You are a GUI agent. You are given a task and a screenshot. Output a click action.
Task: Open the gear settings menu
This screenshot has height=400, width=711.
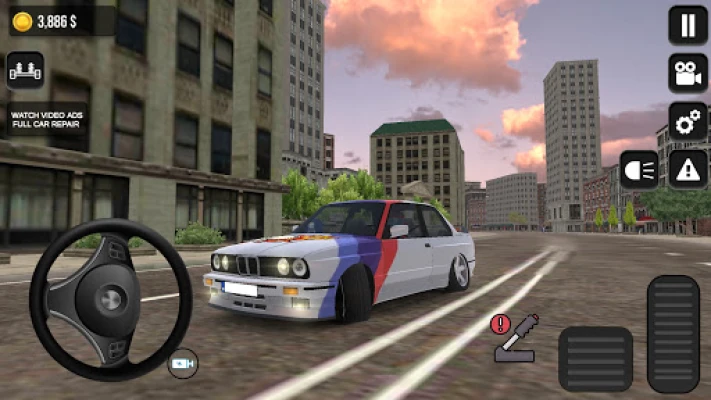click(687, 122)
